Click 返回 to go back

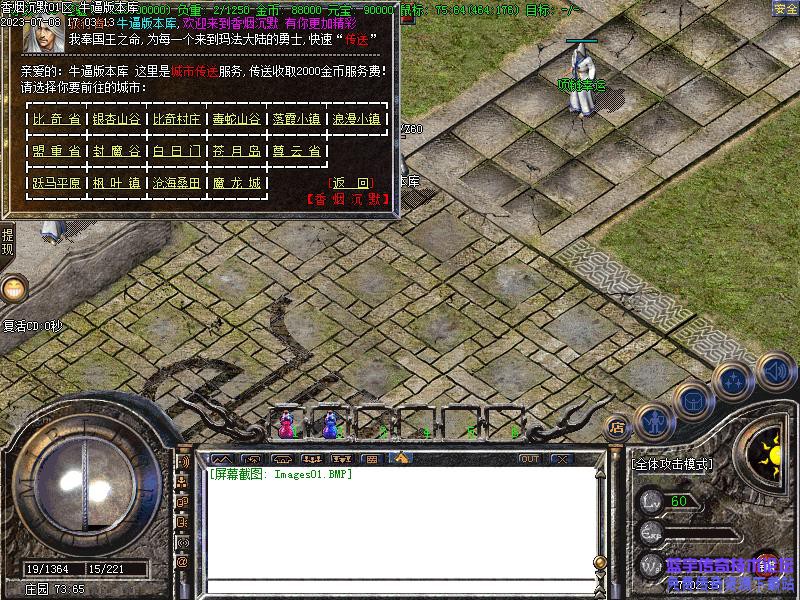351,183
